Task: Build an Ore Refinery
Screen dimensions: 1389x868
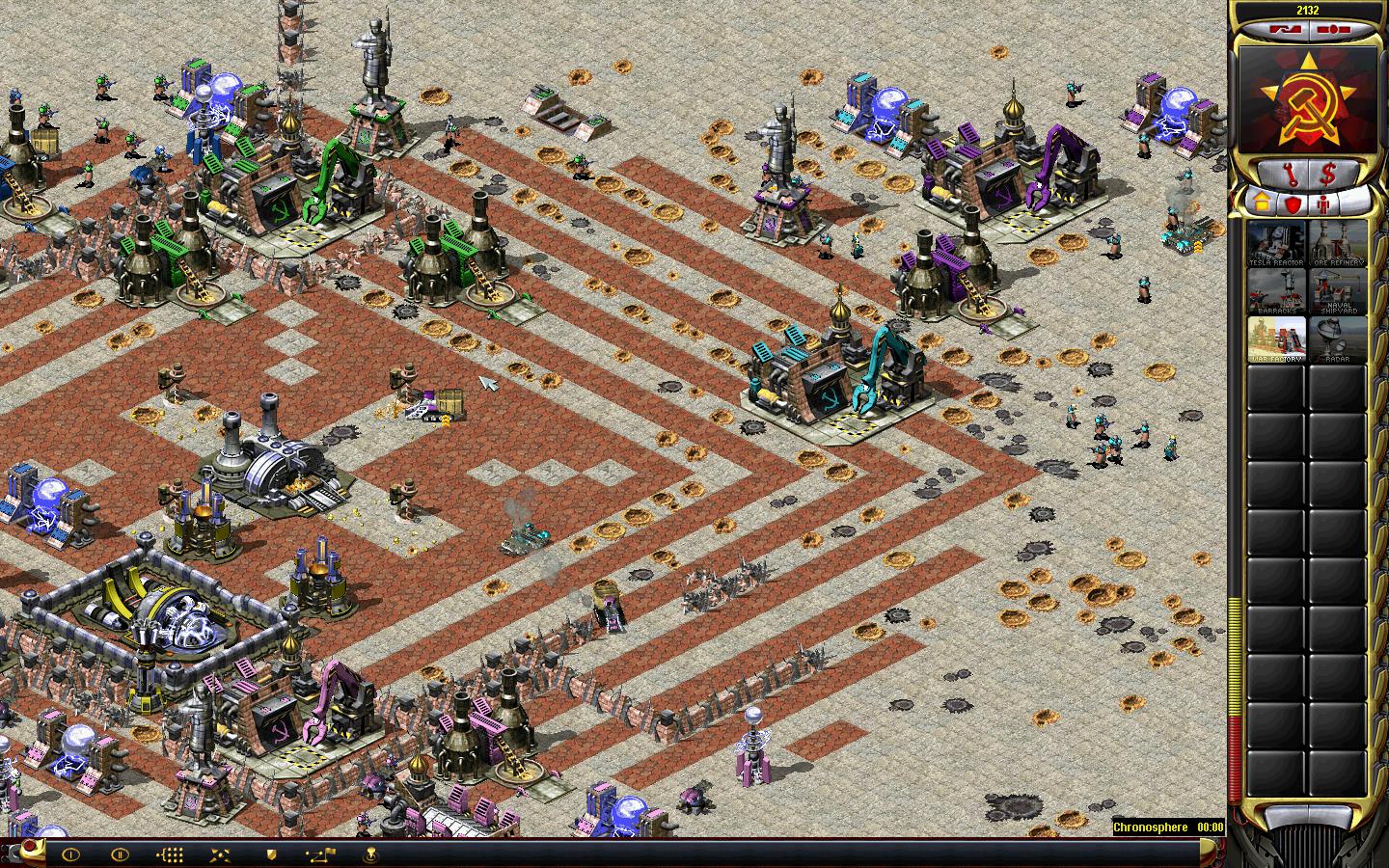Action: click(x=1337, y=244)
